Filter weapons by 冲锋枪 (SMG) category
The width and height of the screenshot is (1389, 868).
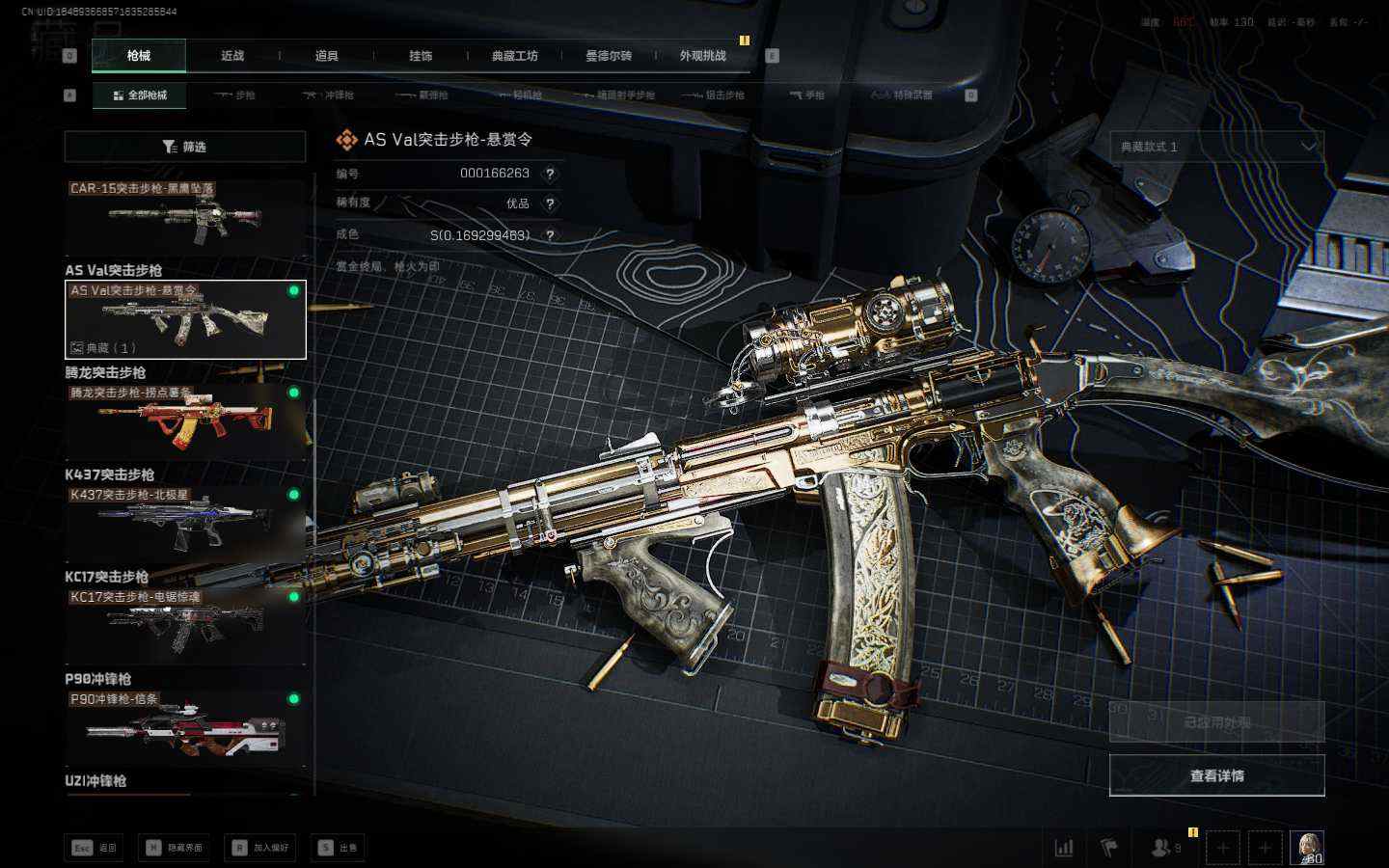click(x=329, y=95)
